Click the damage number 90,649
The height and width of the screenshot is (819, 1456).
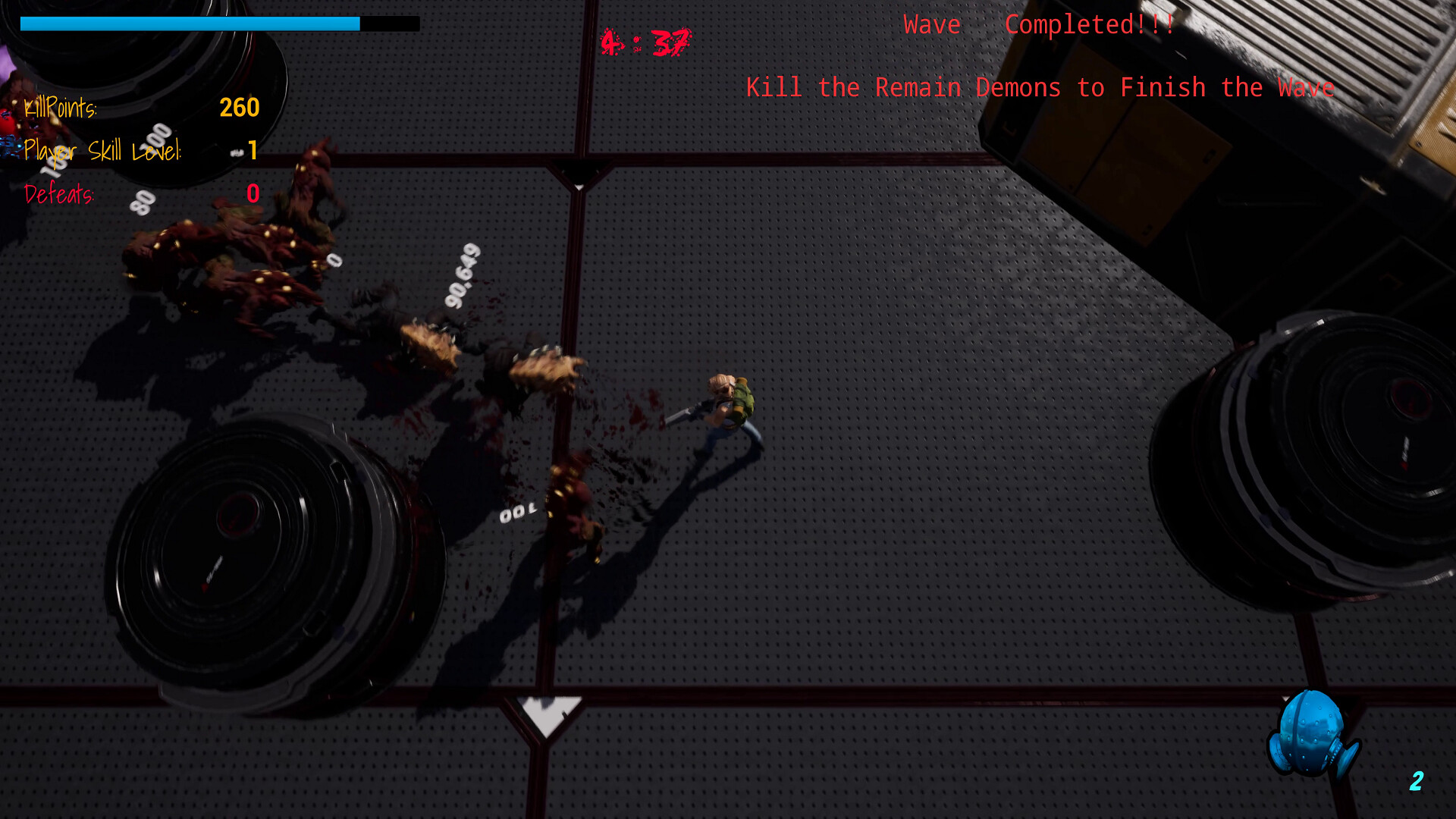(461, 277)
